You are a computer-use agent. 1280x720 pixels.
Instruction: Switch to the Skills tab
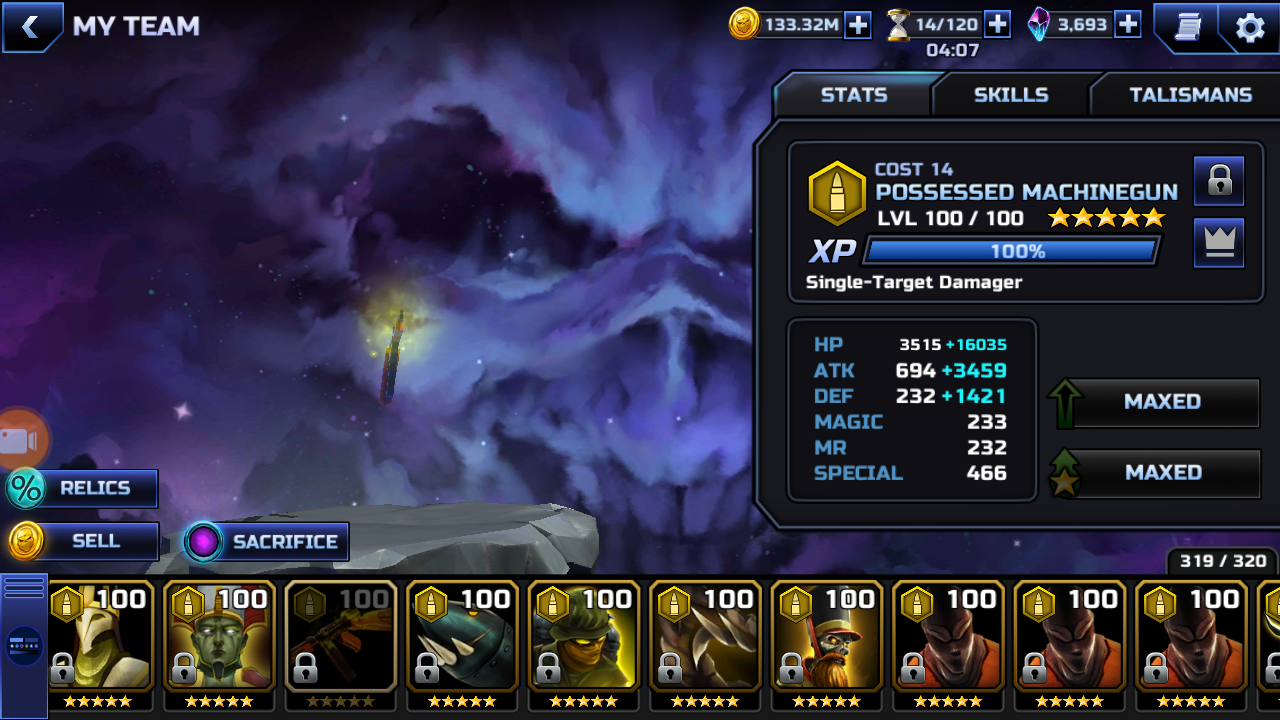pos(1010,95)
